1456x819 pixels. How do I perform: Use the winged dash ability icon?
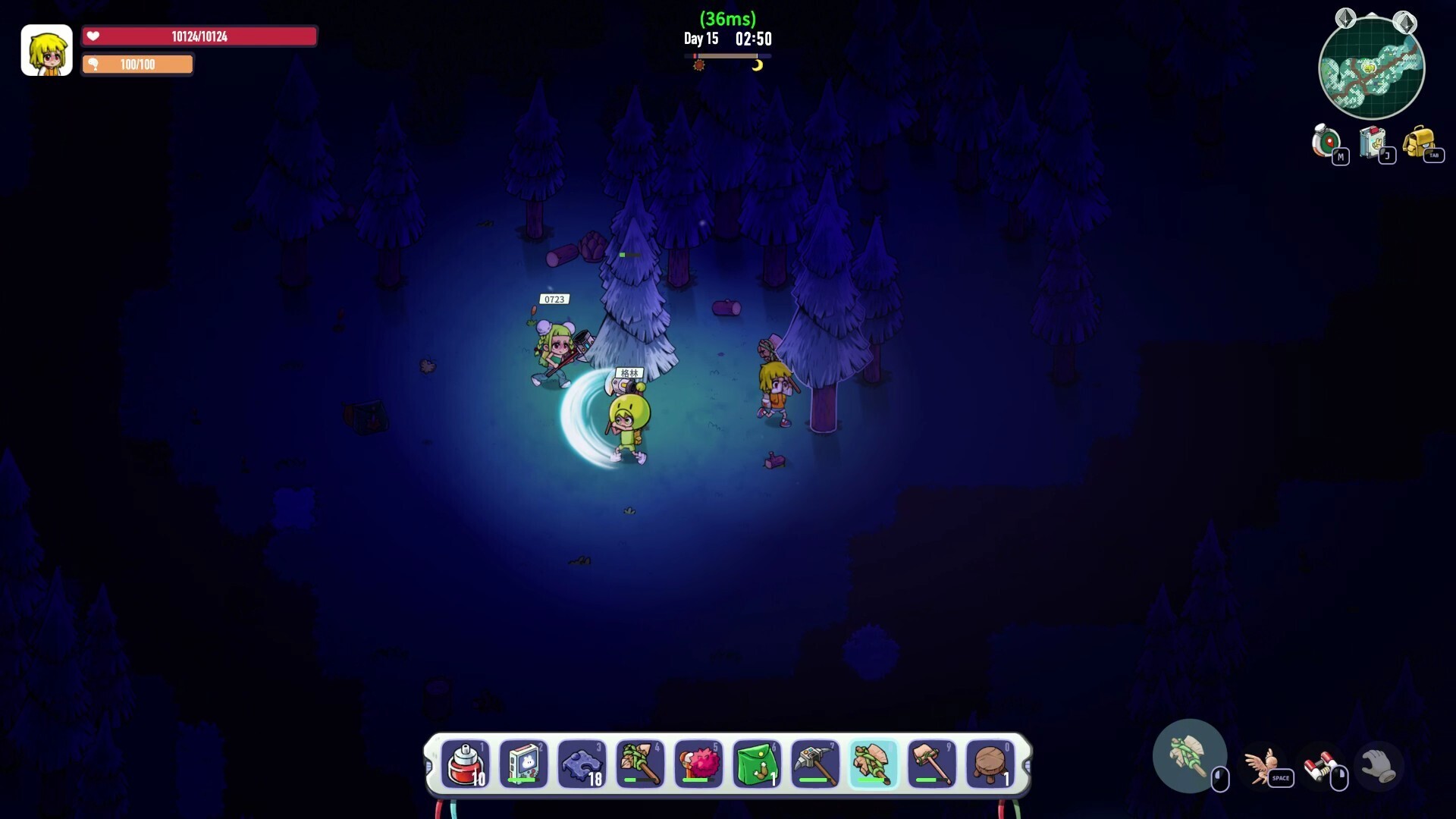(x=1260, y=766)
